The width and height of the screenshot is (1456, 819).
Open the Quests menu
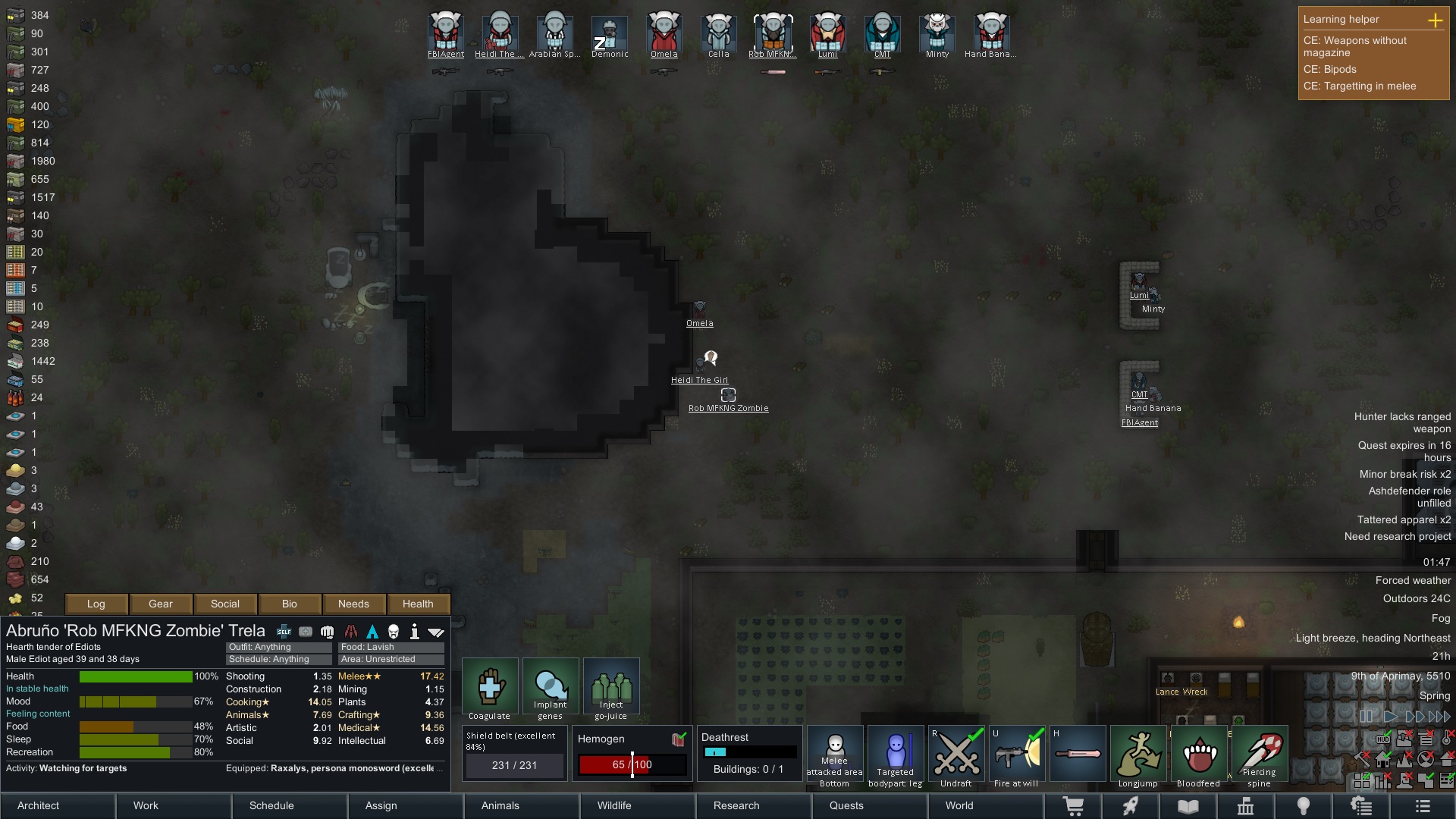point(871,805)
